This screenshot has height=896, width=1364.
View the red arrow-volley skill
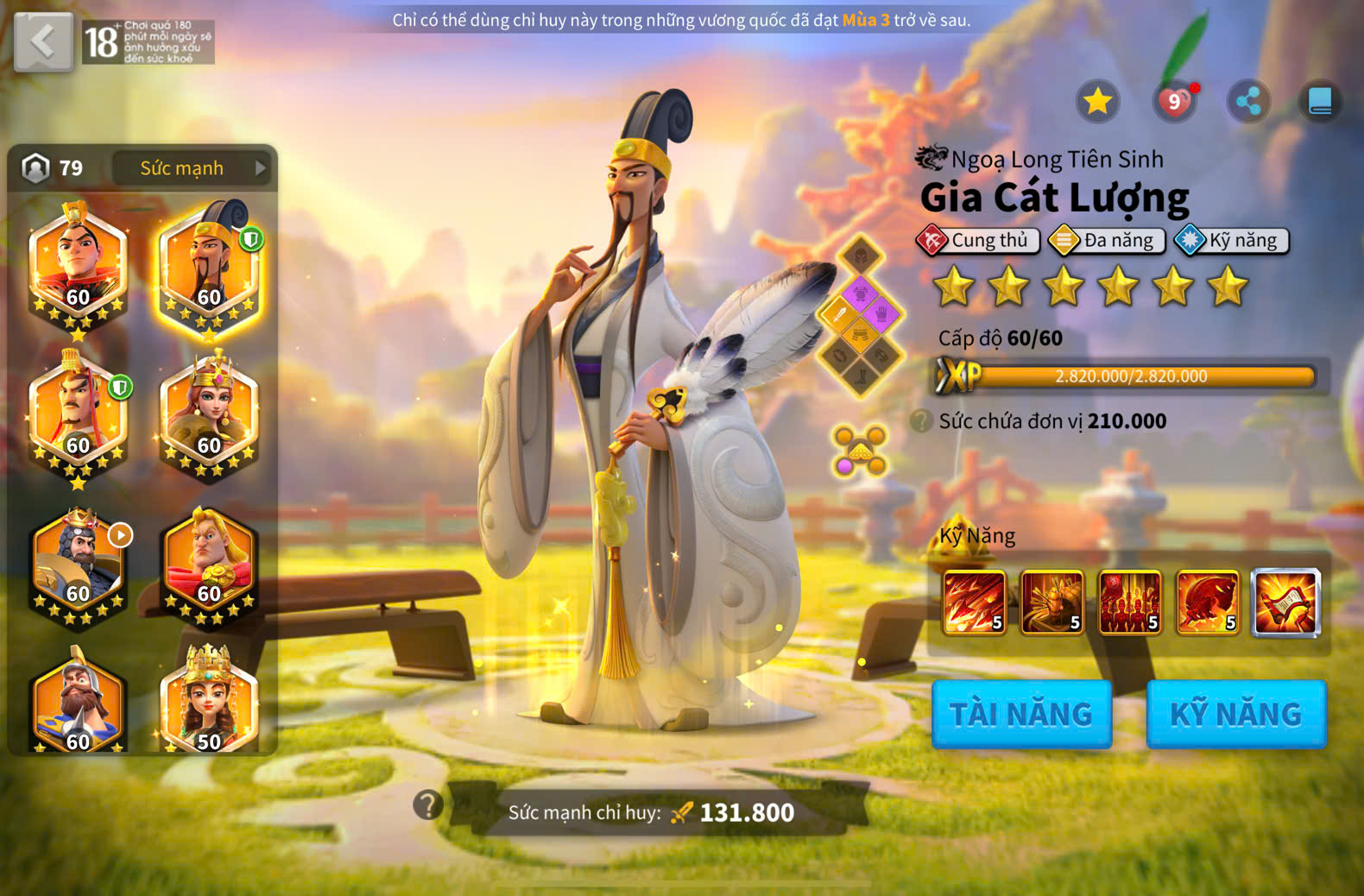click(x=974, y=603)
